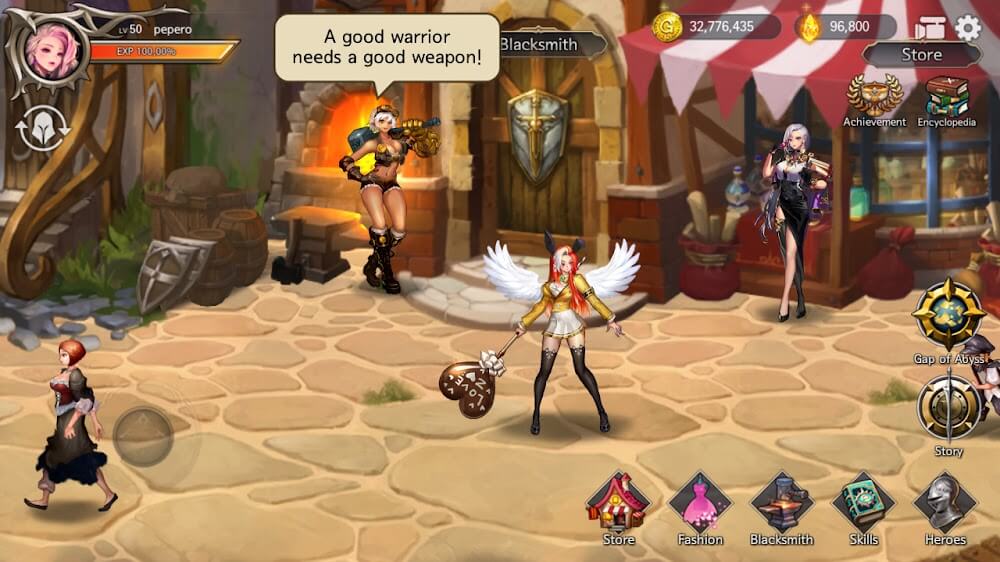Open the red-roofed Store shop icon
The height and width of the screenshot is (562, 1000).
(618, 503)
